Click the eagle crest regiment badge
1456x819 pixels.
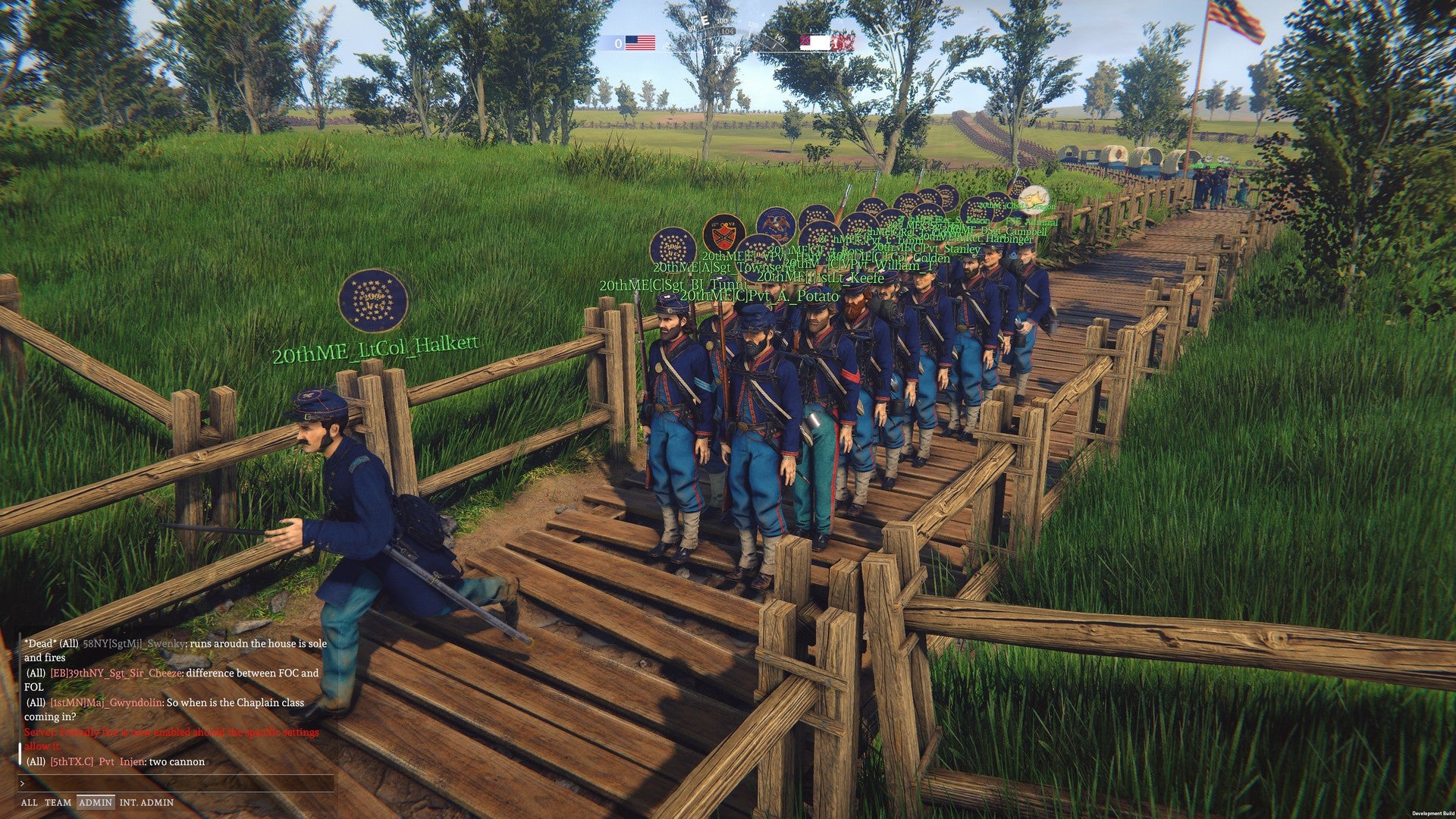pyautogui.click(x=777, y=227)
